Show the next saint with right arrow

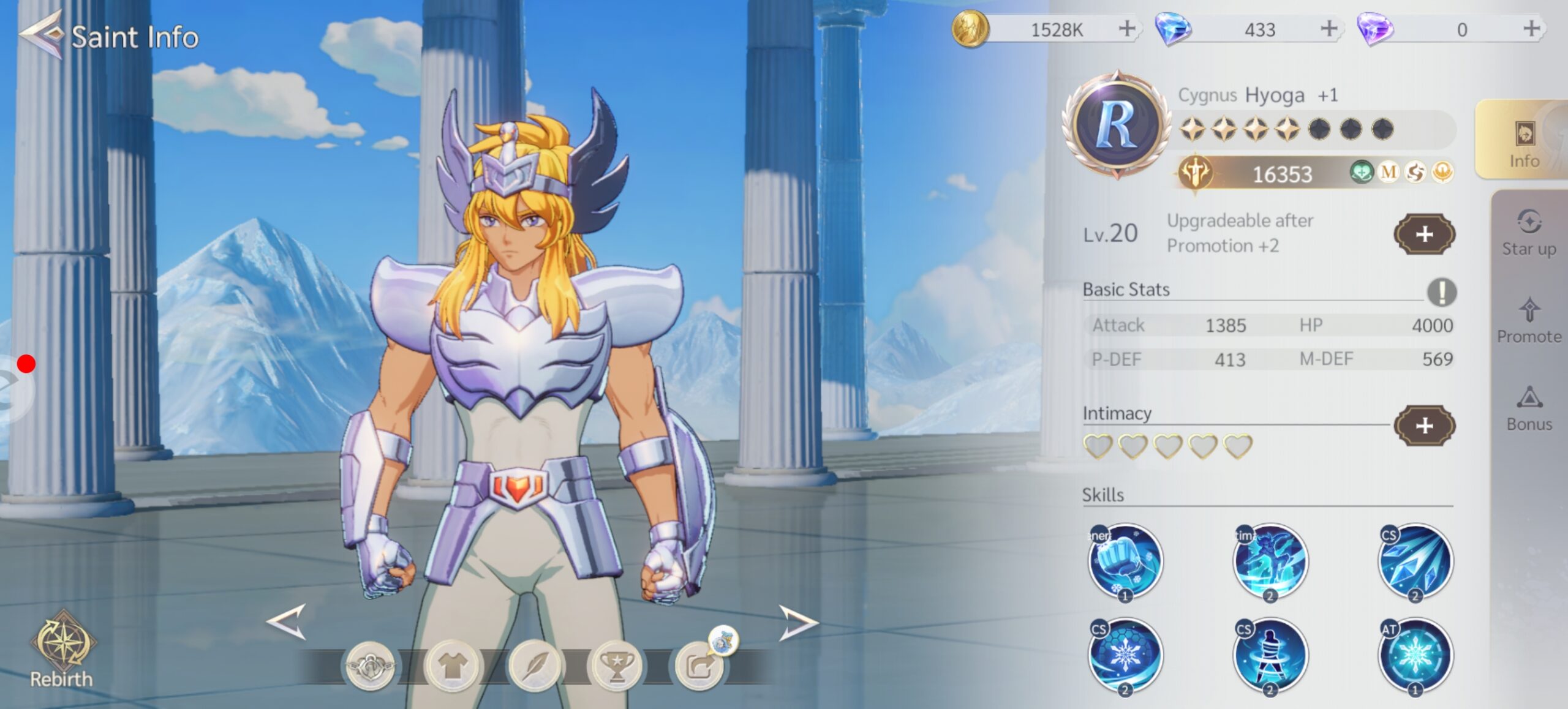797,623
